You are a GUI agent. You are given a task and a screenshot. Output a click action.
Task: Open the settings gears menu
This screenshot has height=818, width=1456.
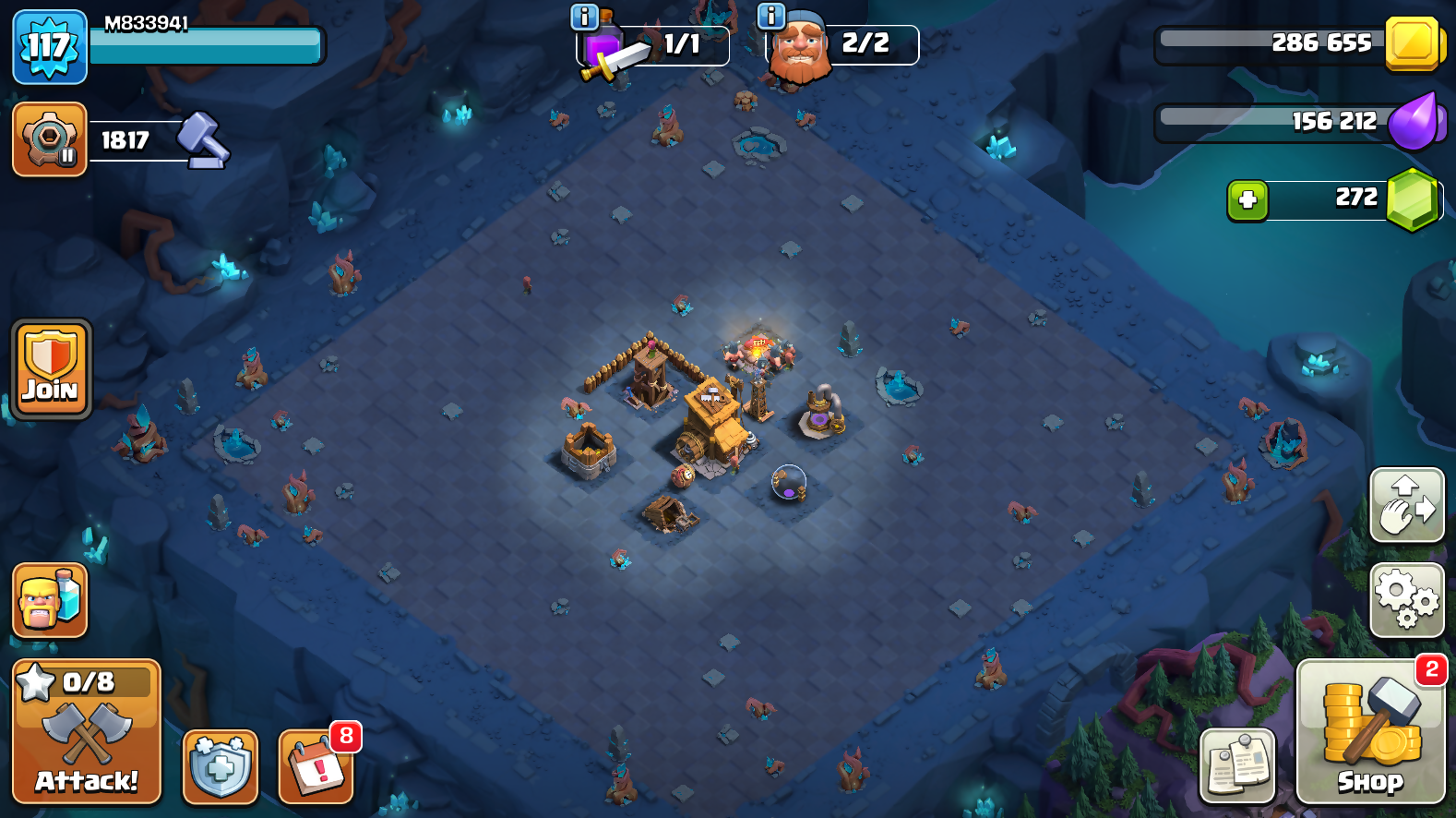tap(1406, 599)
